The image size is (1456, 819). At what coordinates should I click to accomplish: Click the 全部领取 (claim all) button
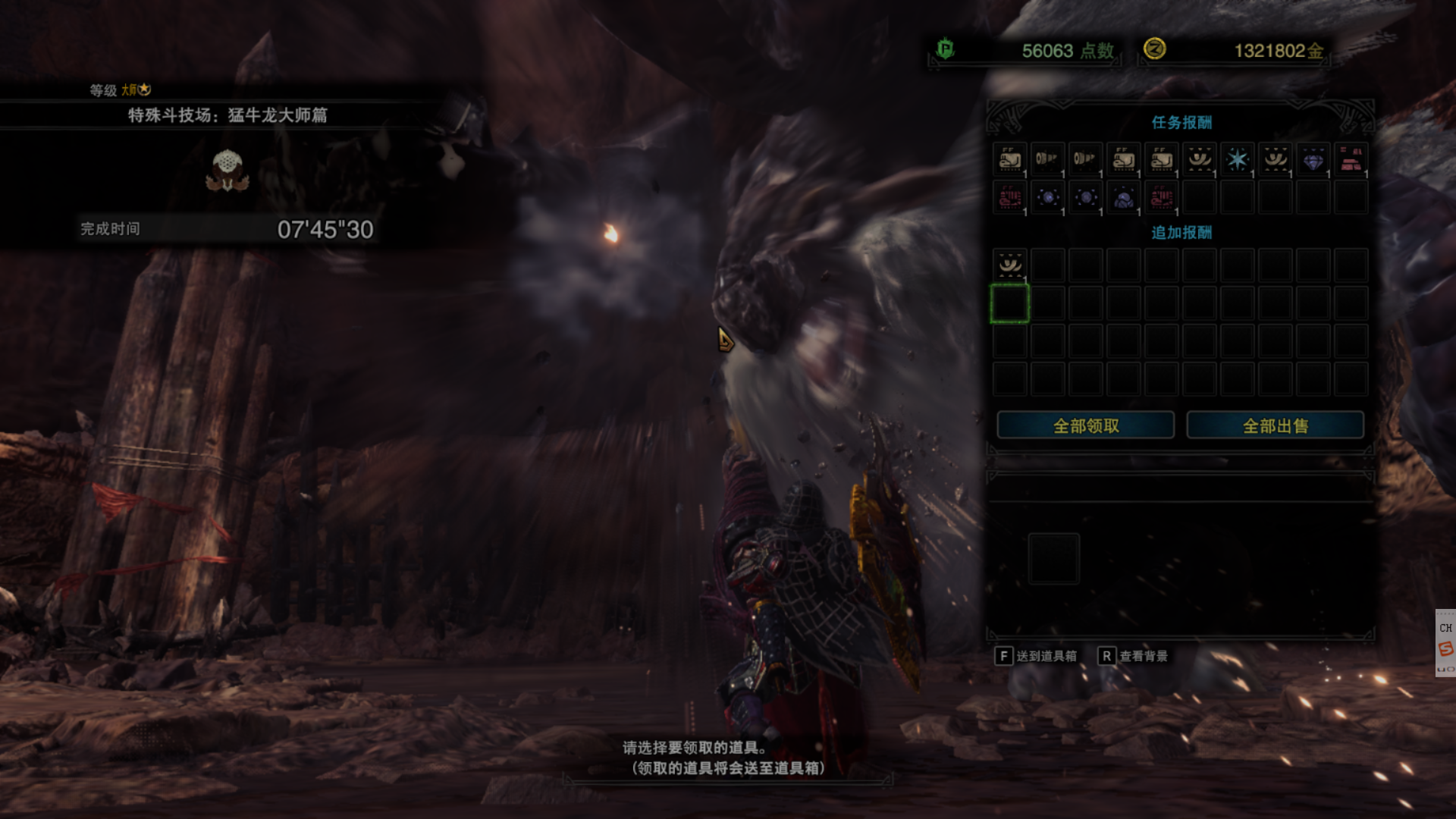click(x=1085, y=425)
